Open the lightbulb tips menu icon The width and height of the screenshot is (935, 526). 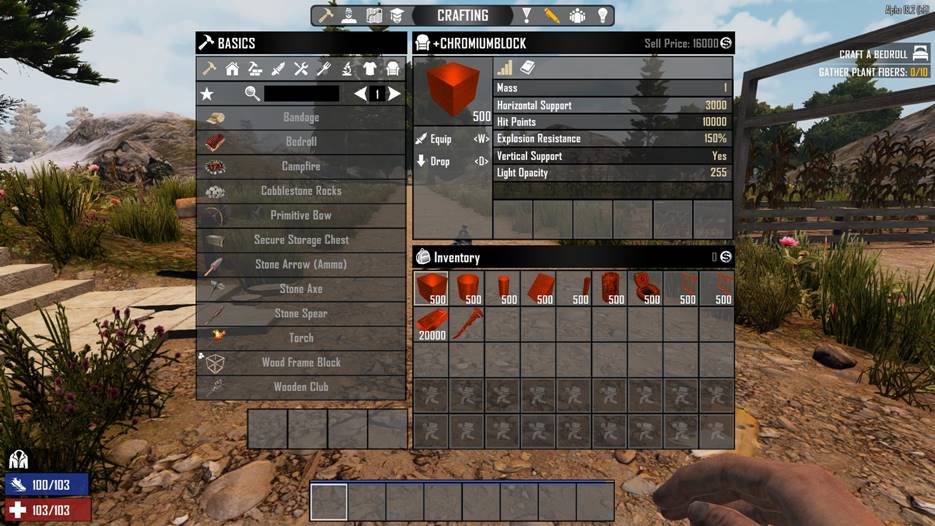603,15
